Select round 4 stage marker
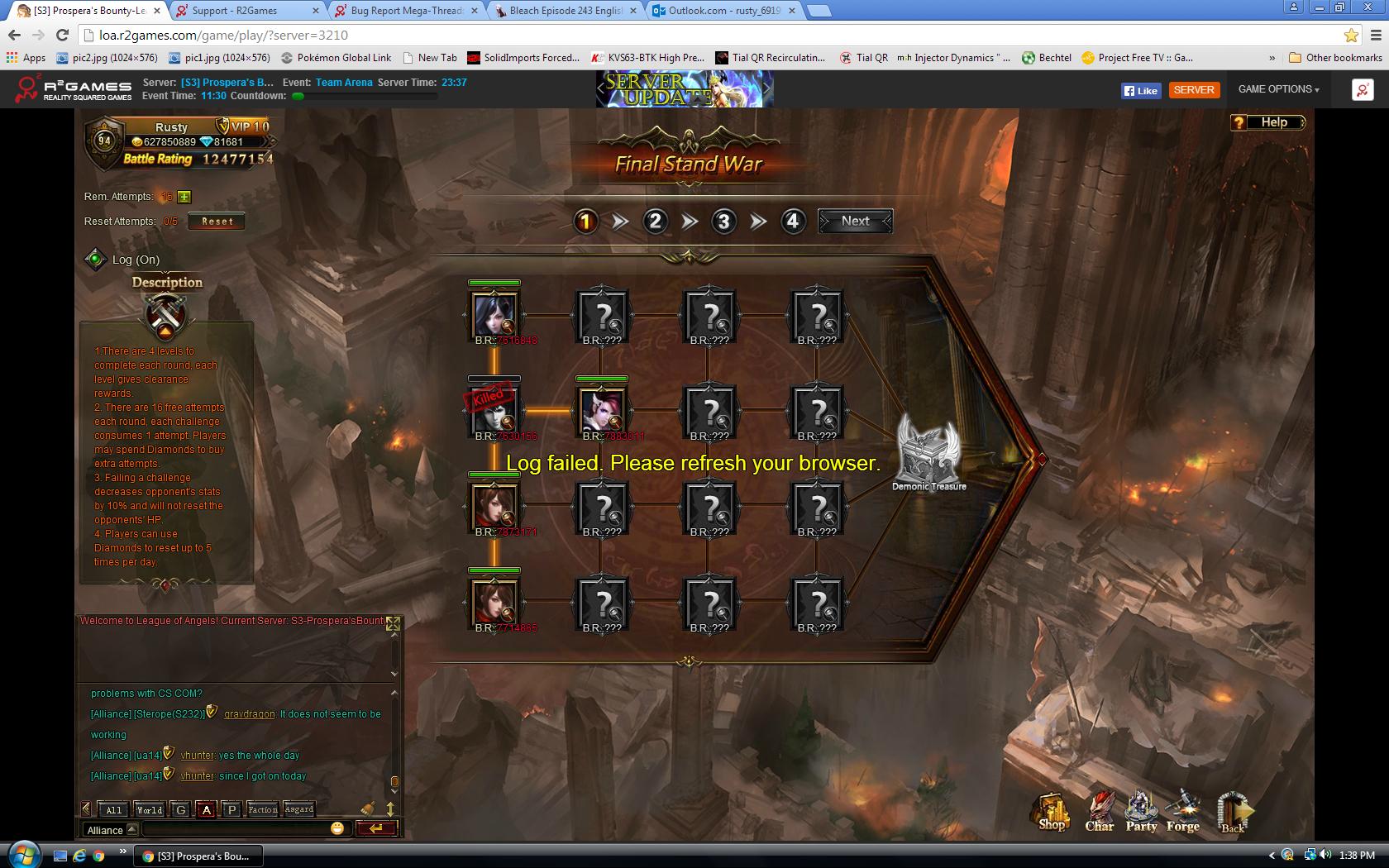Image resolution: width=1389 pixels, height=868 pixels. [x=792, y=221]
